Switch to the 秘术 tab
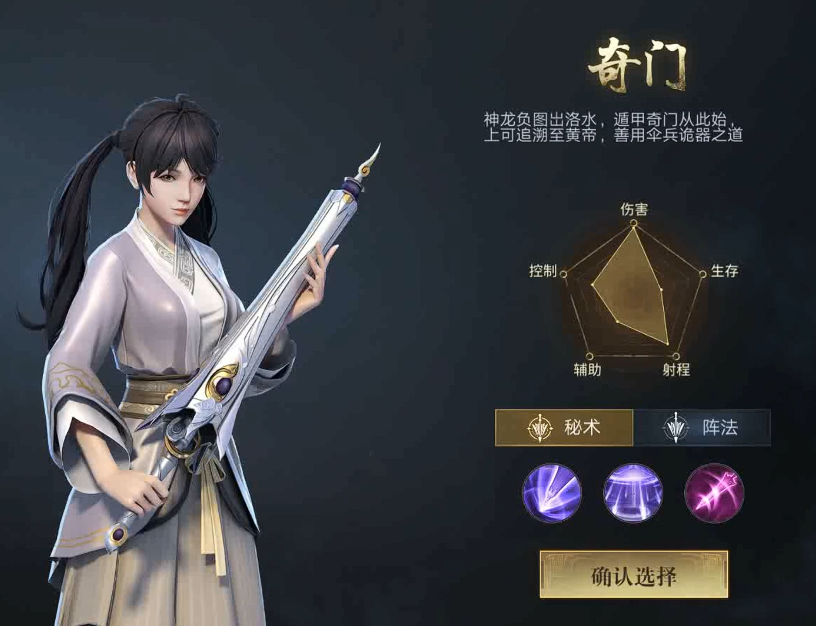Viewport: 816px width, 626px height. [564, 428]
